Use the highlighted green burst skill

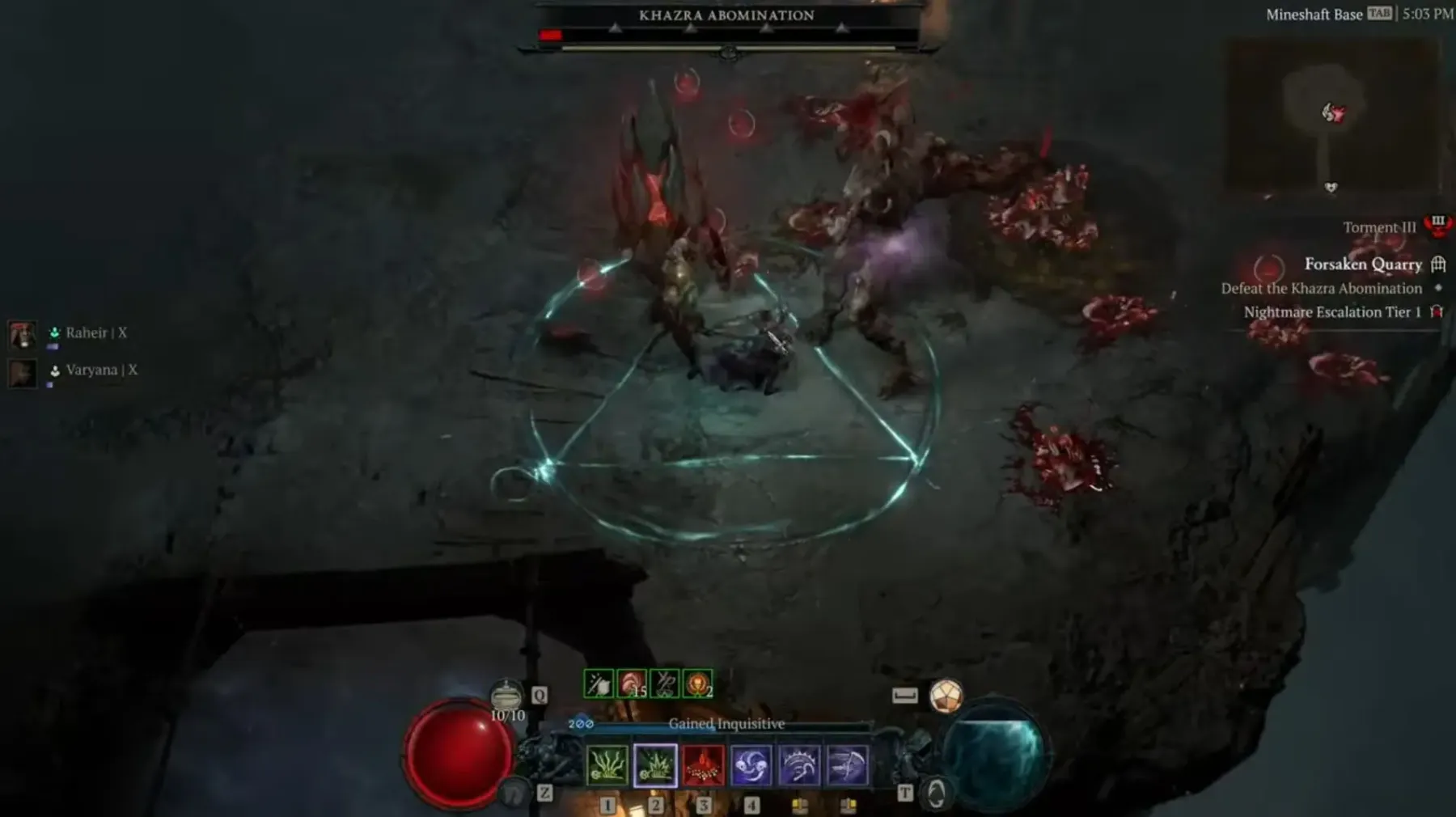[x=655, y=765]
